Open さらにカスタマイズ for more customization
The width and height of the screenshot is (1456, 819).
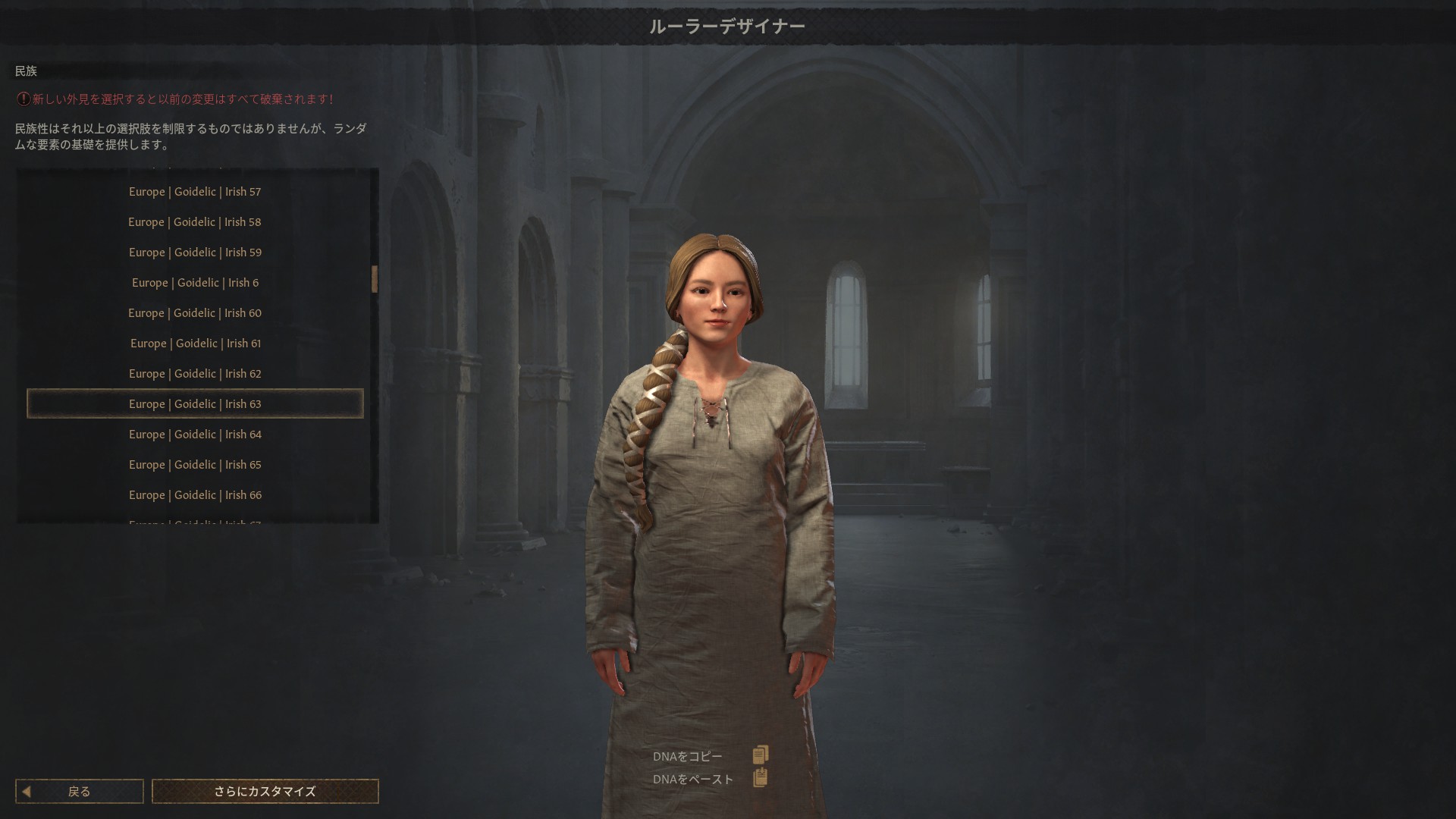pos(265,791)
